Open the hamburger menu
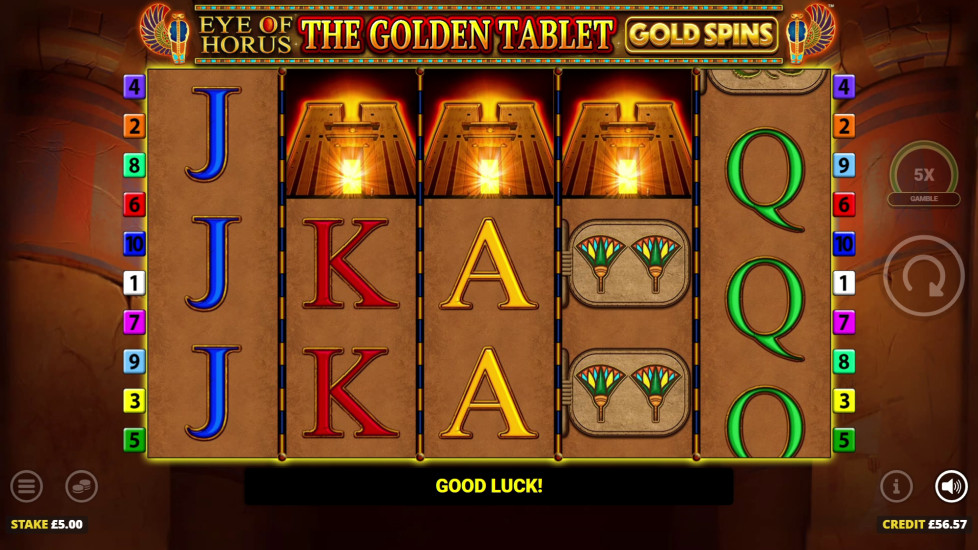The image size is (978, 550). [x=27, y=487]
